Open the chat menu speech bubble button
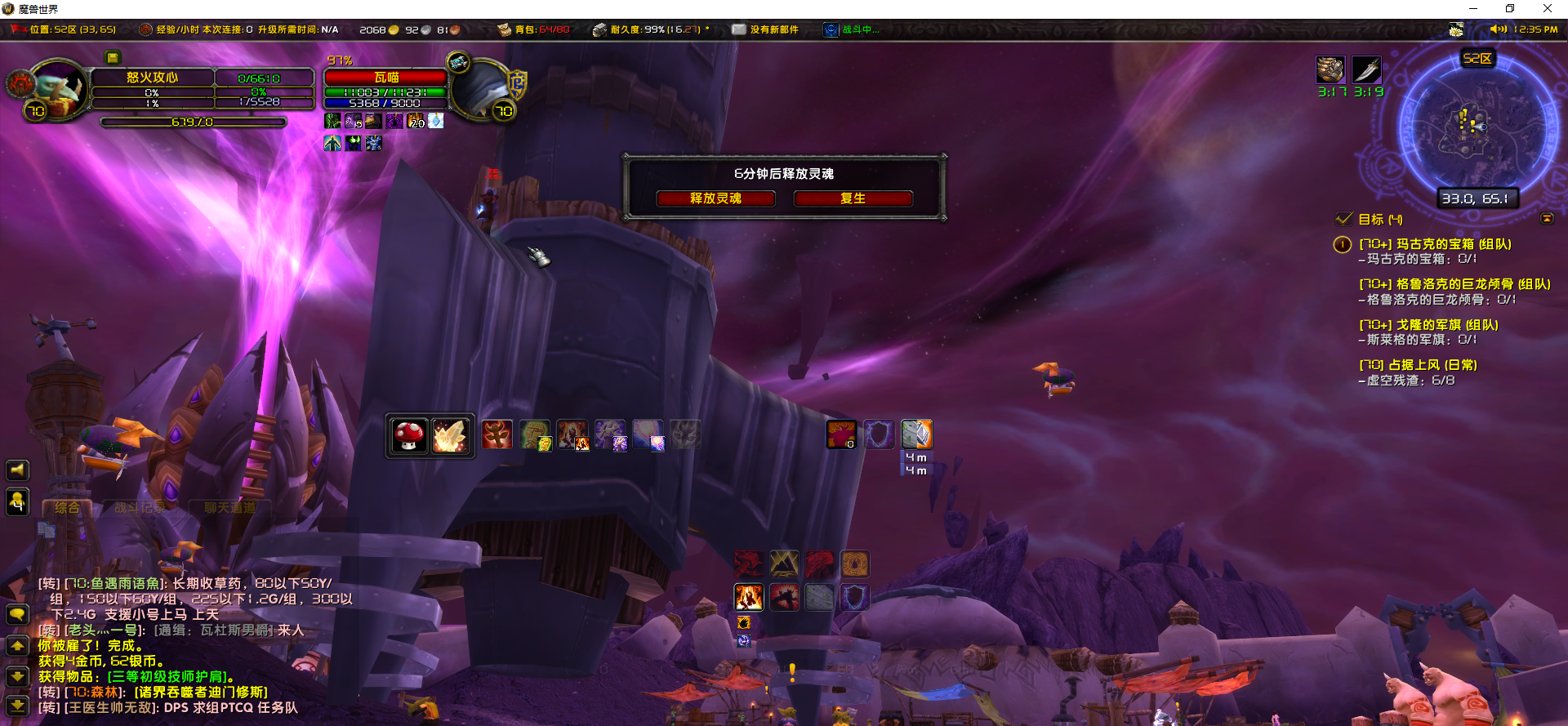This screenshot has height=726, width=1568. coord(17,614)
